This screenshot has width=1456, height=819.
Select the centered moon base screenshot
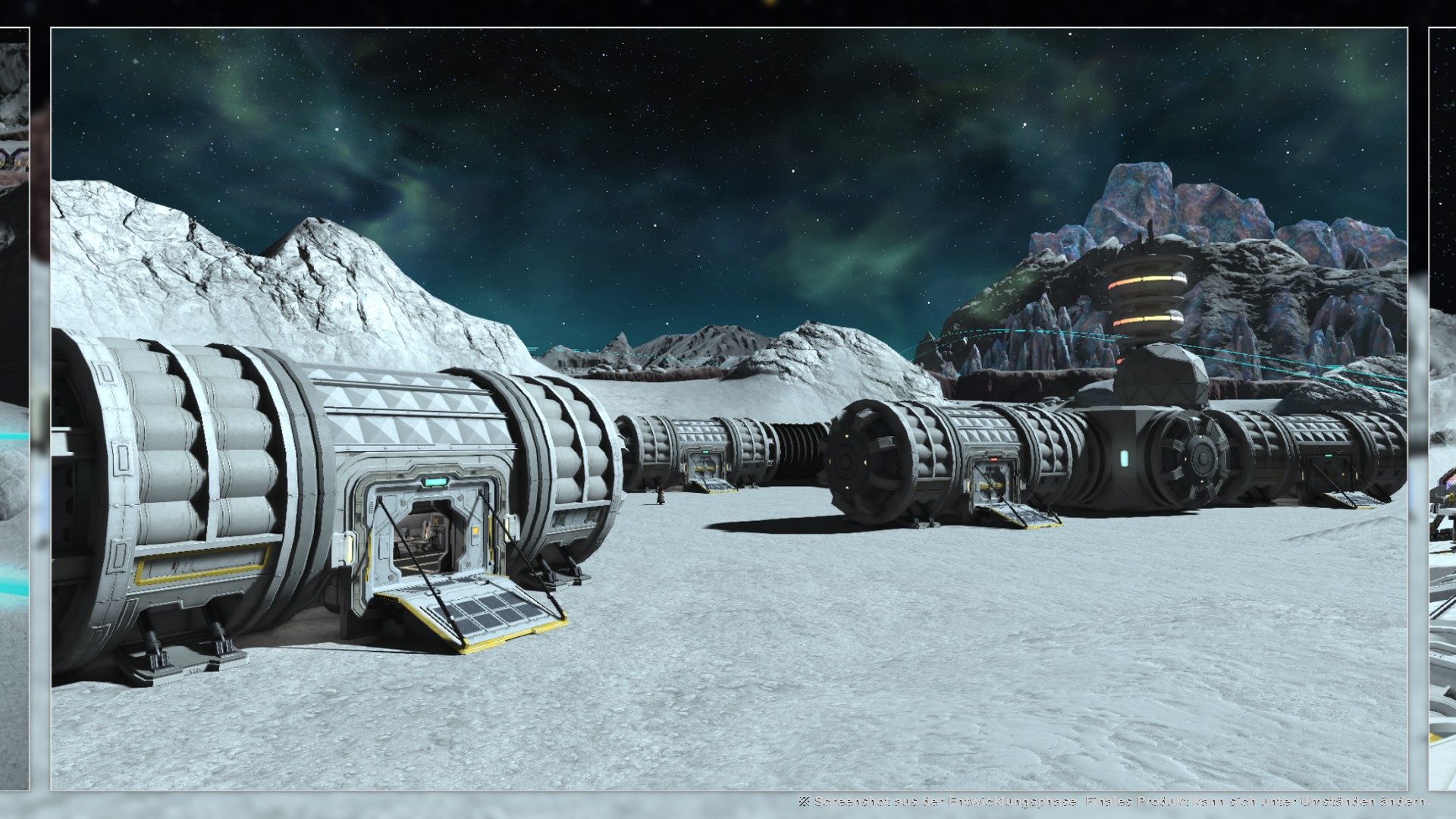pyautogui.click(x=729, y=409)
